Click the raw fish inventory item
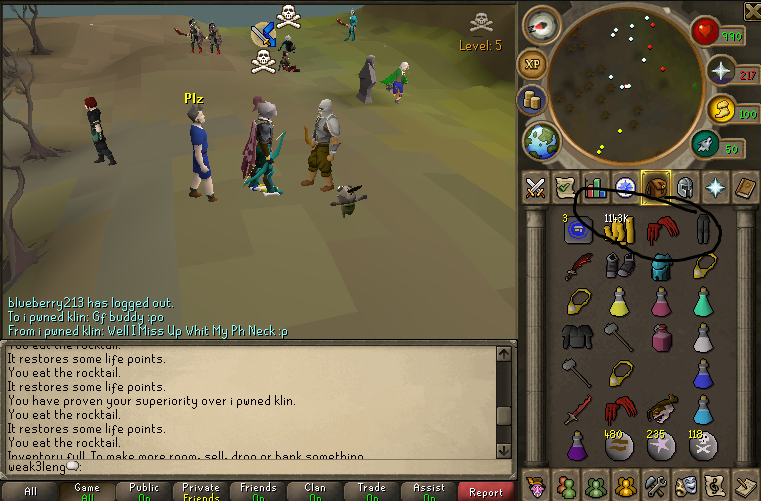The height and width of the screenshot is (501, 761). pyautogui.click(x=663, y=408)
